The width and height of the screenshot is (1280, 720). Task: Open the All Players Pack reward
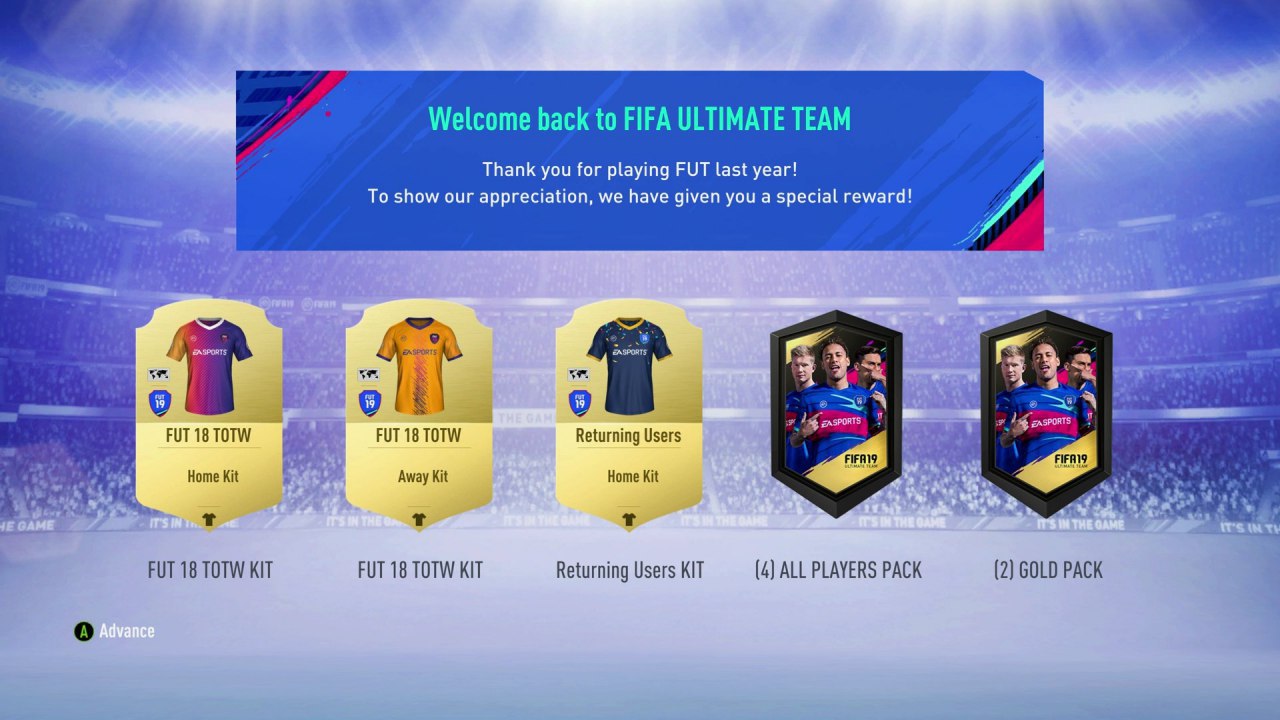point(837,413)
